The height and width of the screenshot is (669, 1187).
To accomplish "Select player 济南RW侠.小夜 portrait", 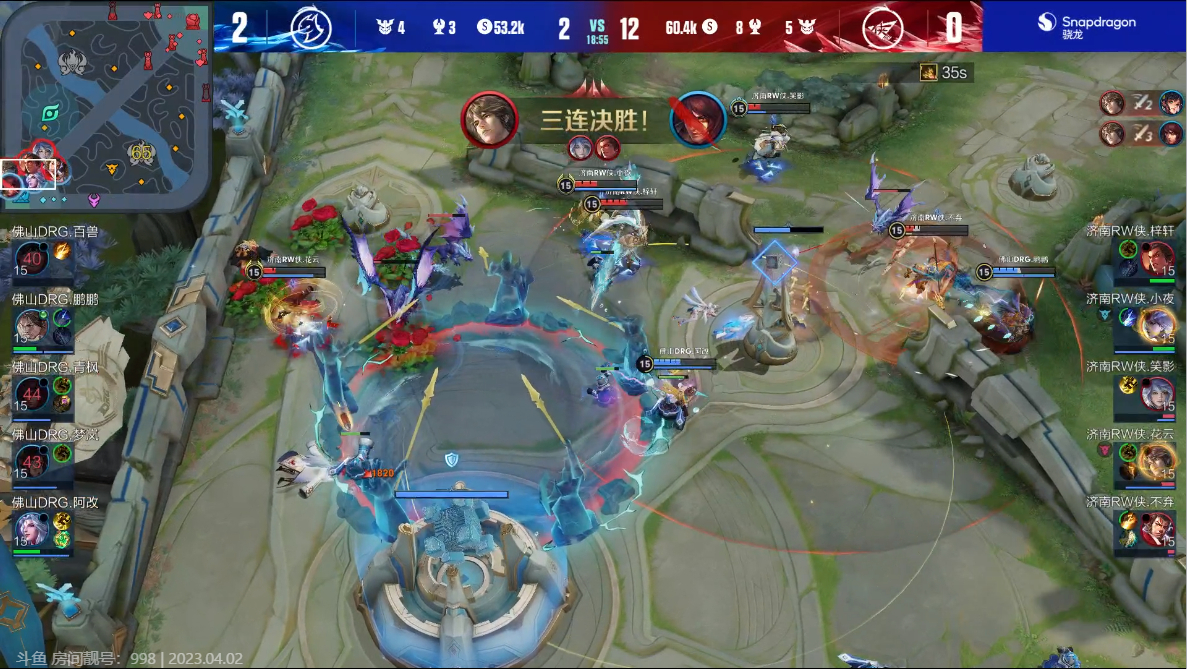I will 1157,326.
